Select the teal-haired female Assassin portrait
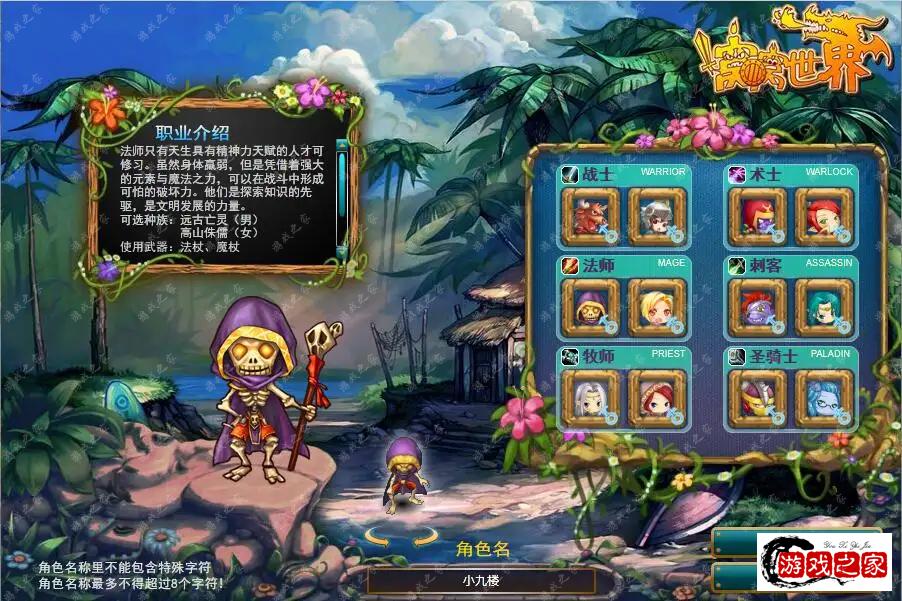 824,306
